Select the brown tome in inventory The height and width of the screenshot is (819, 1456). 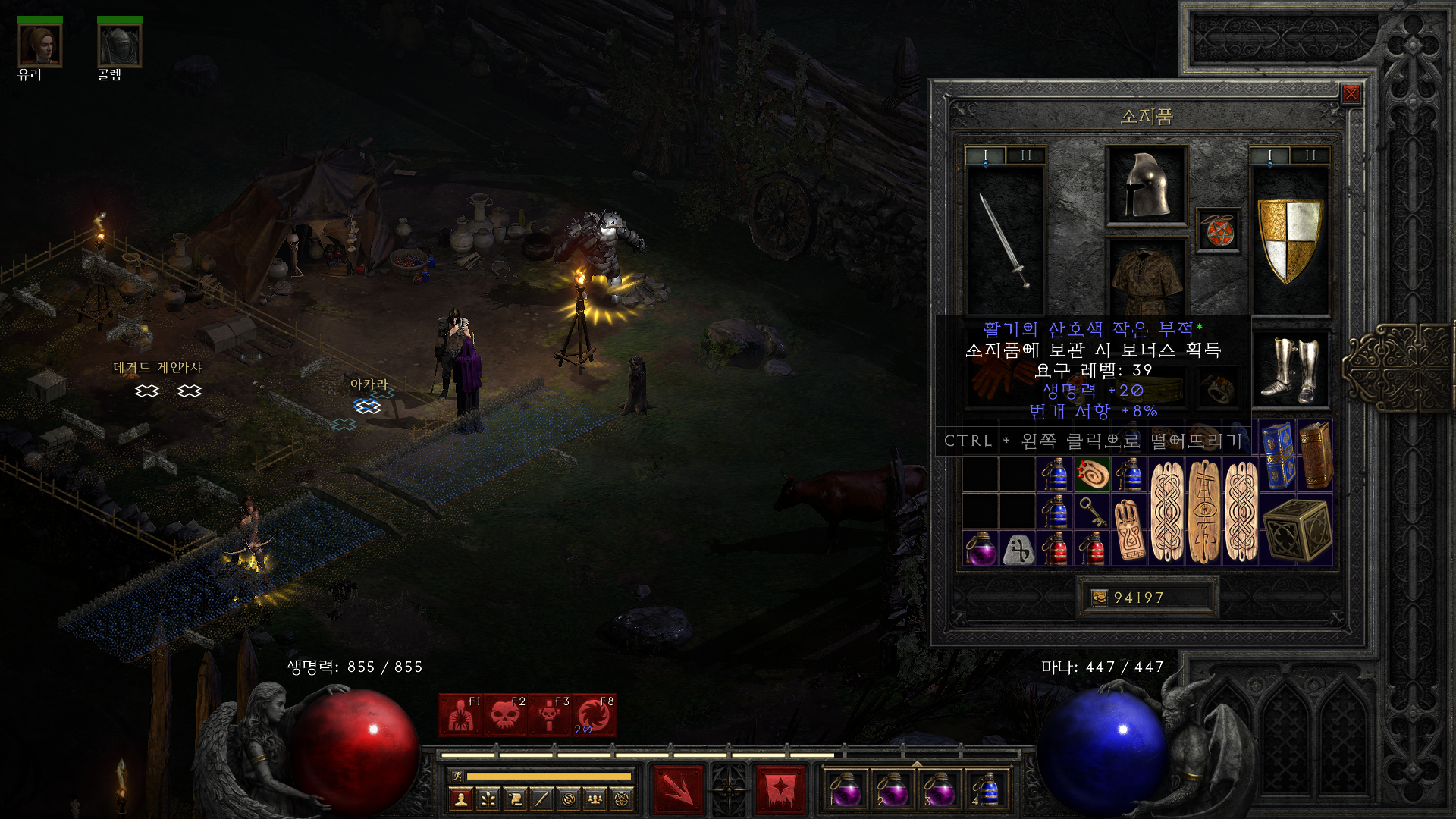1316,455
